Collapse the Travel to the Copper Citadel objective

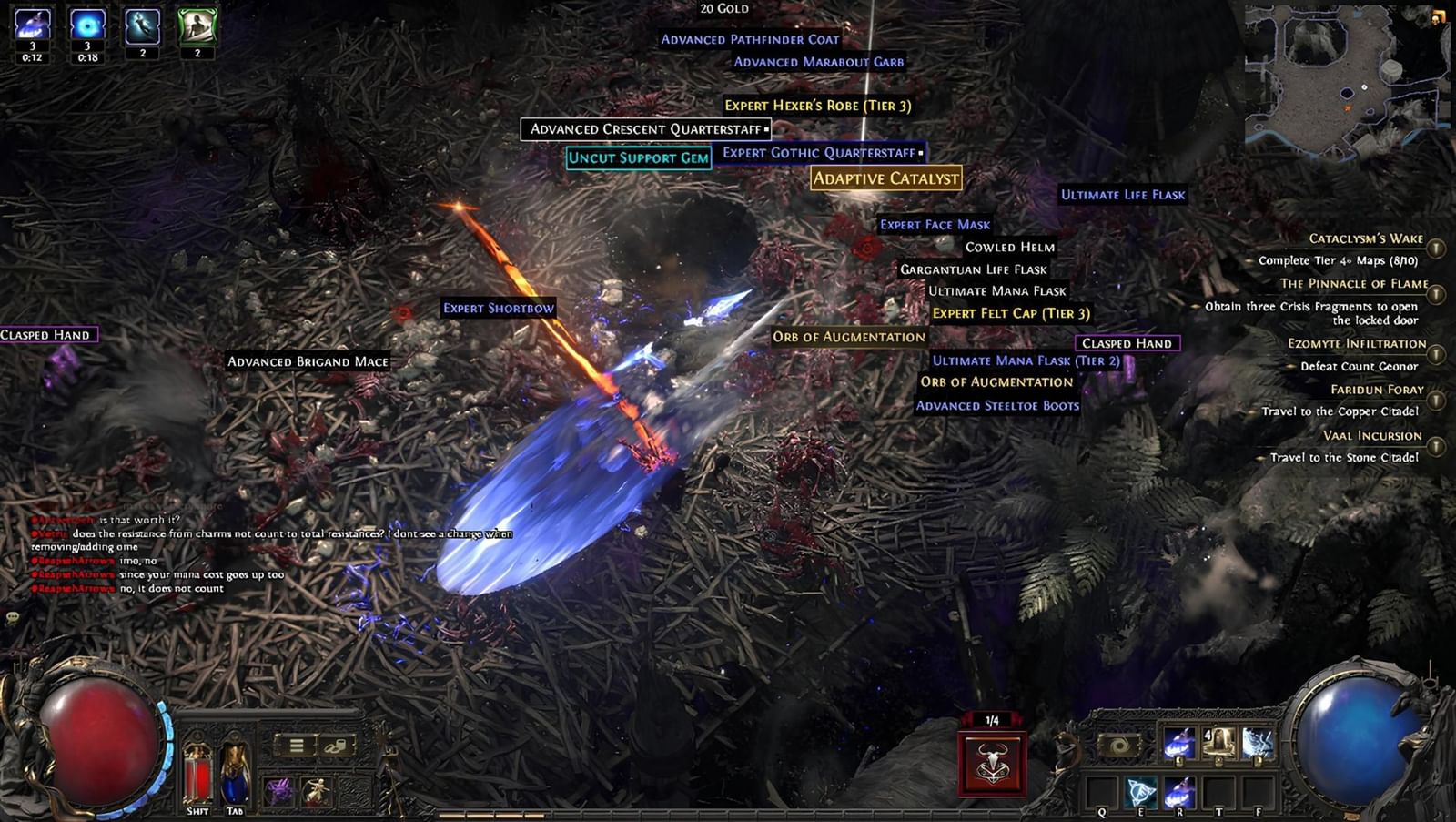pyautogui.click(x=1250, y=410)
